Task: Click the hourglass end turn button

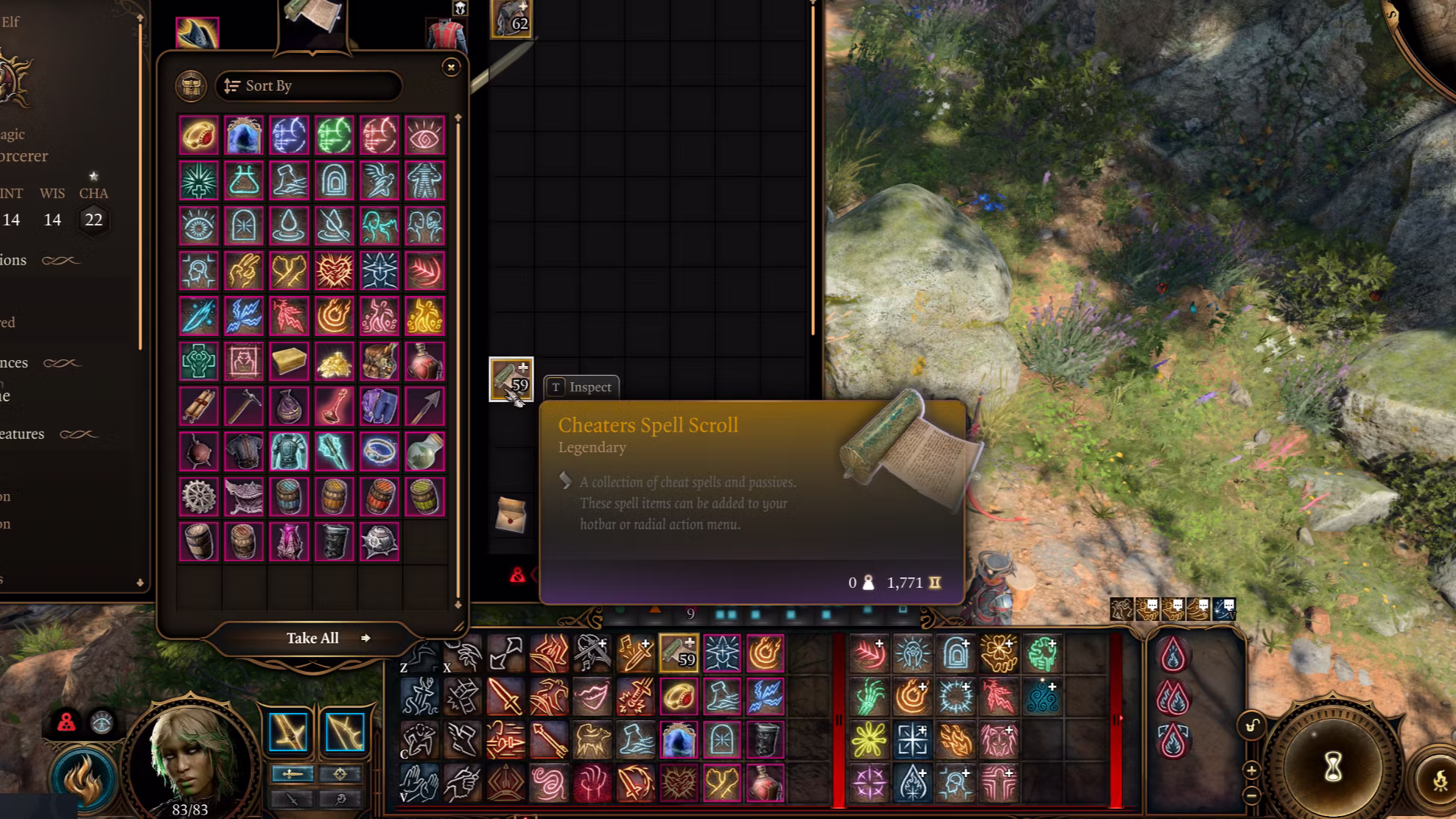Action: [1332, 768]
